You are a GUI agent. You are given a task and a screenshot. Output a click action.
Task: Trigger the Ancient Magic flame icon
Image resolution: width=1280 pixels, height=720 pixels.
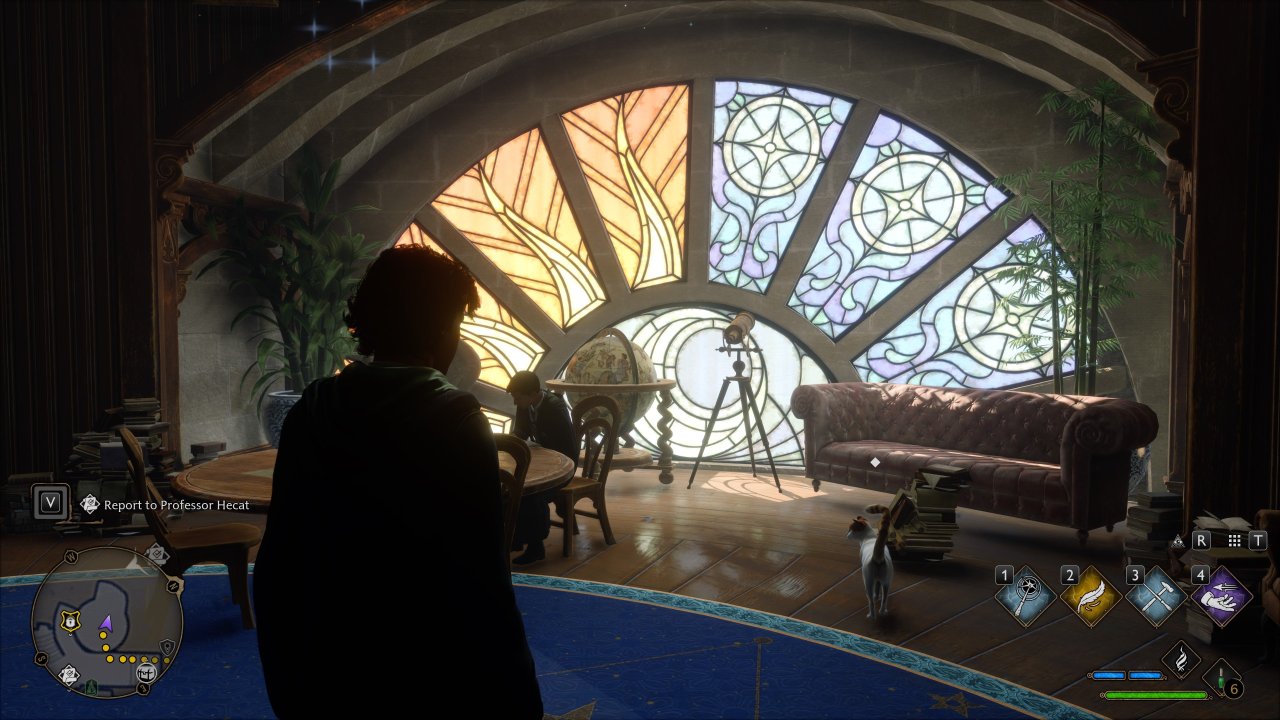click(x=1181, y=660)
